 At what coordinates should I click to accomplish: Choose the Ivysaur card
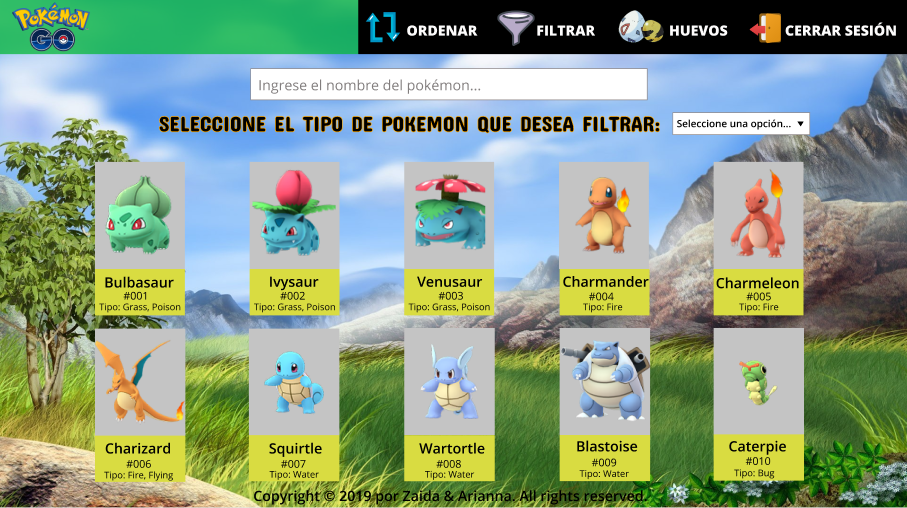pyautogui.click(x=294, y=238)
